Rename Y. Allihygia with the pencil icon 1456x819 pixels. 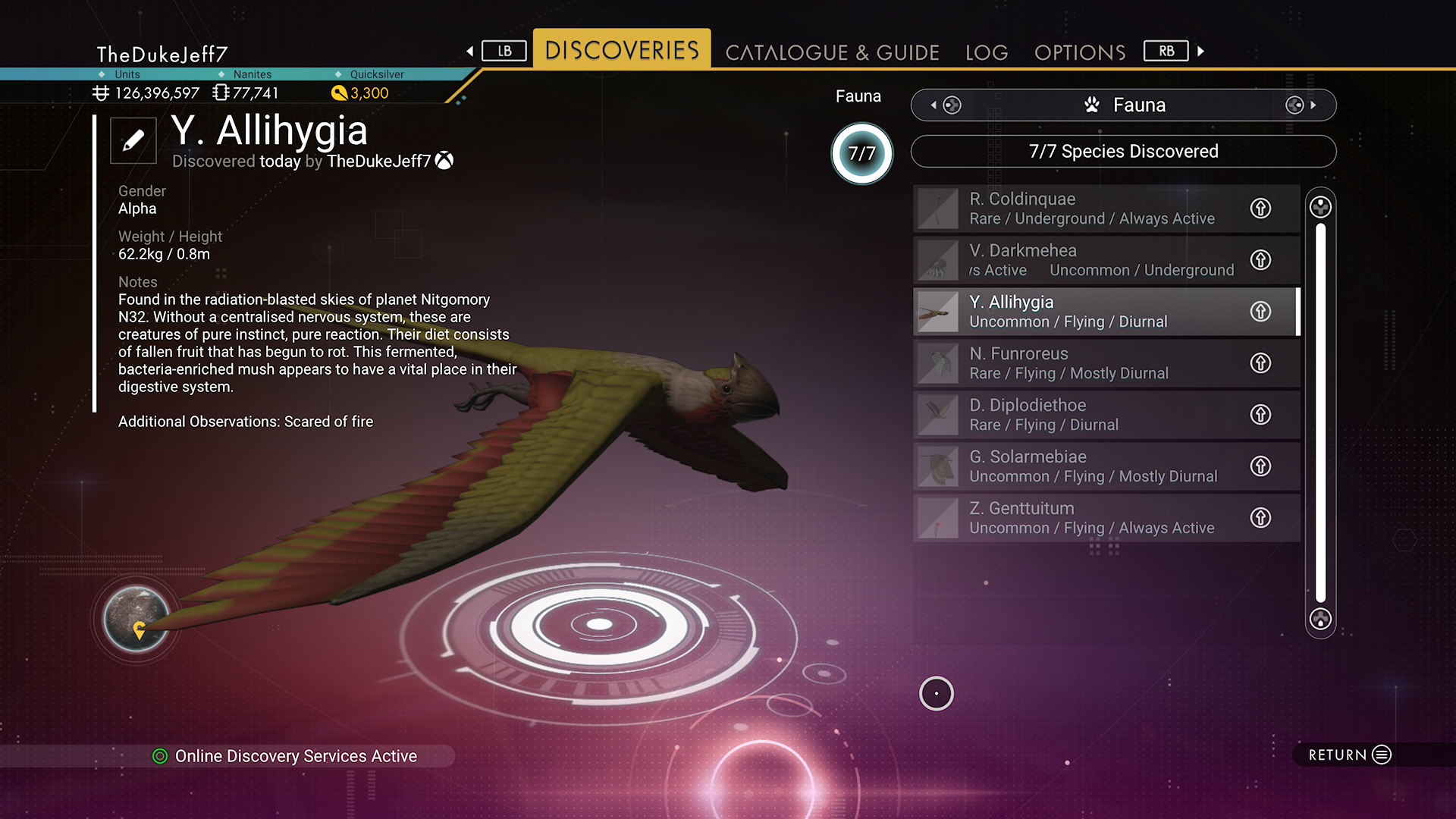click(133, 140)
